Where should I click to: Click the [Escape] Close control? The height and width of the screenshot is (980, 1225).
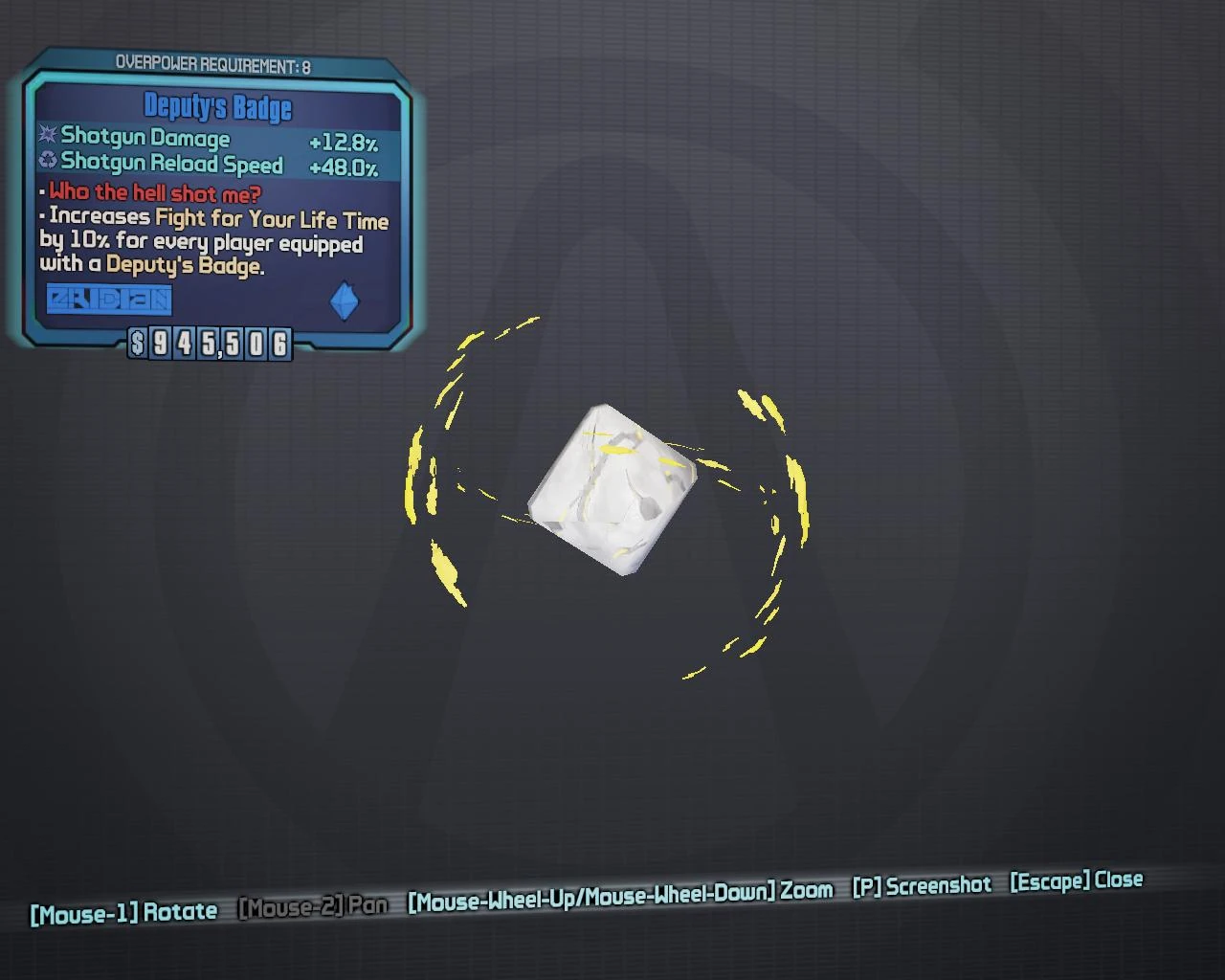1076,881
